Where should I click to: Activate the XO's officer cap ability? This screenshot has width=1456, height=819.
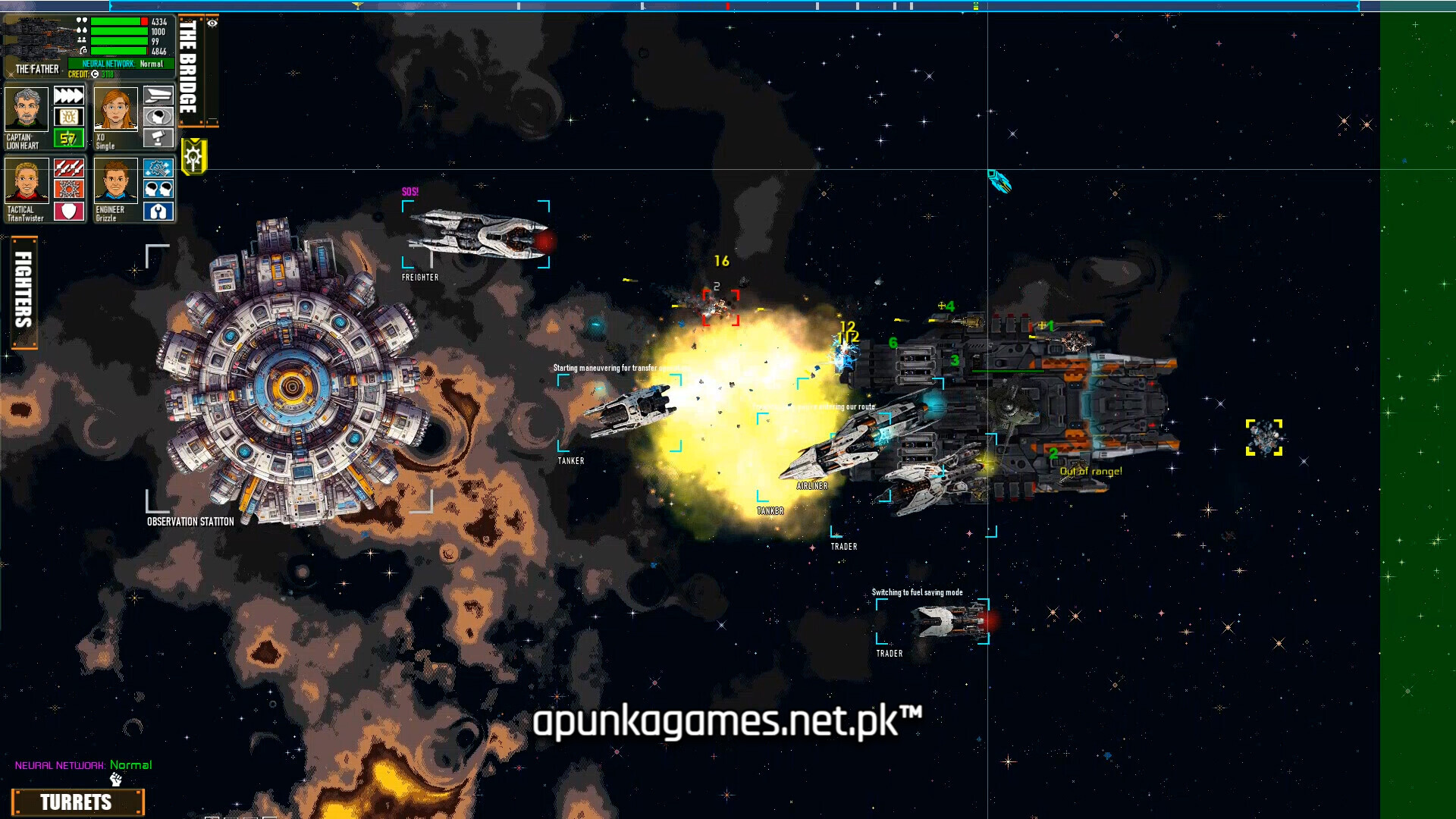click(158, 96)
